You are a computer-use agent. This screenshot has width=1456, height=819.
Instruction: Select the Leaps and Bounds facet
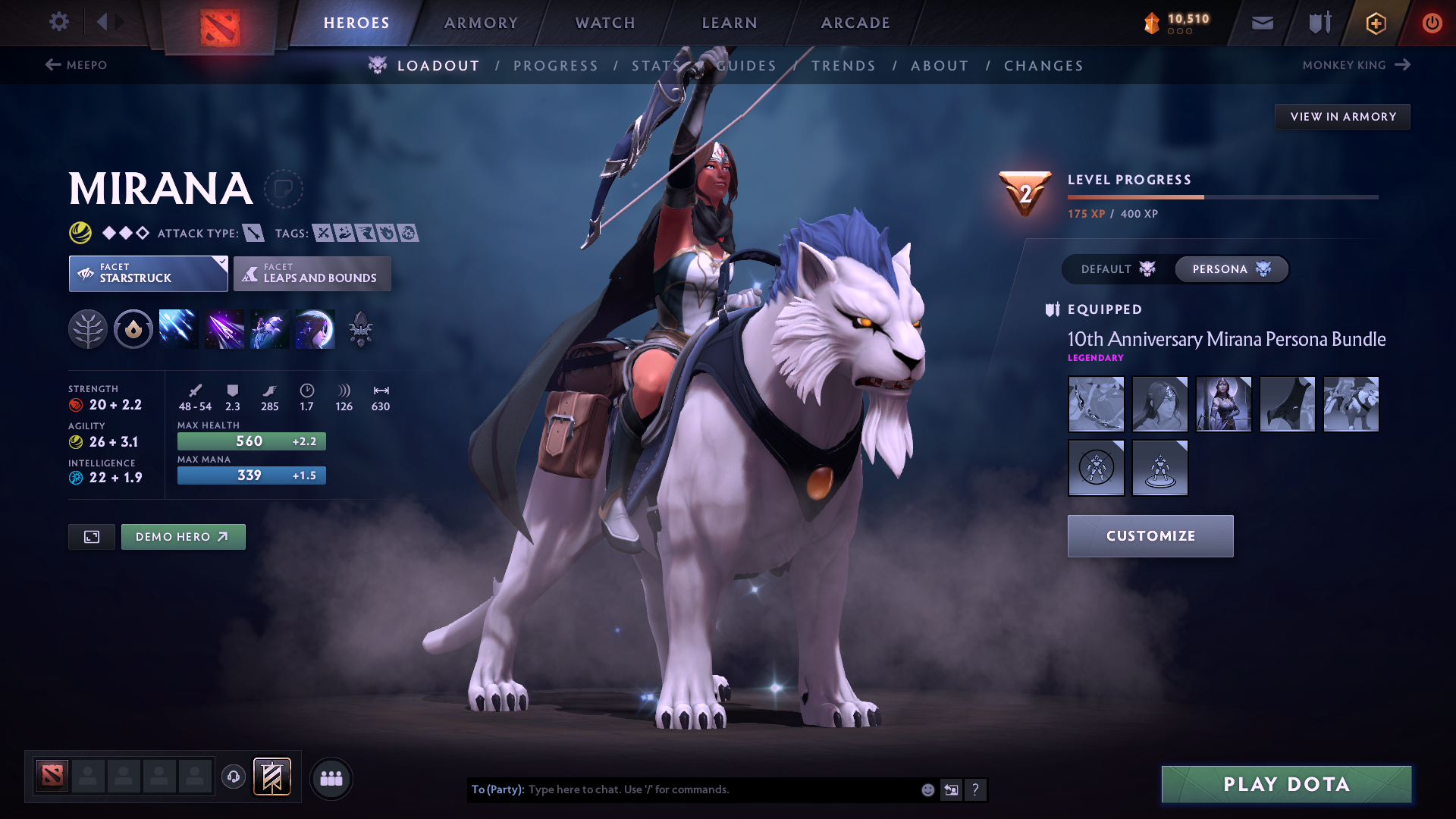tap(312, 273)
